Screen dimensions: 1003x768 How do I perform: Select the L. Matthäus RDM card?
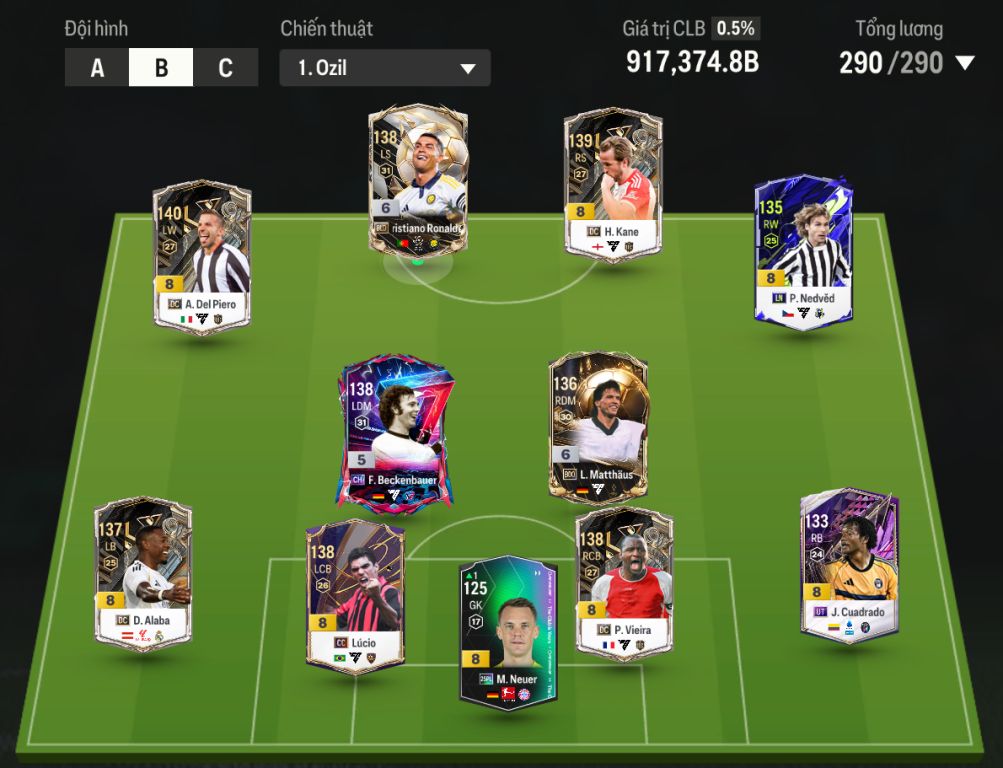tap(598, 426)
